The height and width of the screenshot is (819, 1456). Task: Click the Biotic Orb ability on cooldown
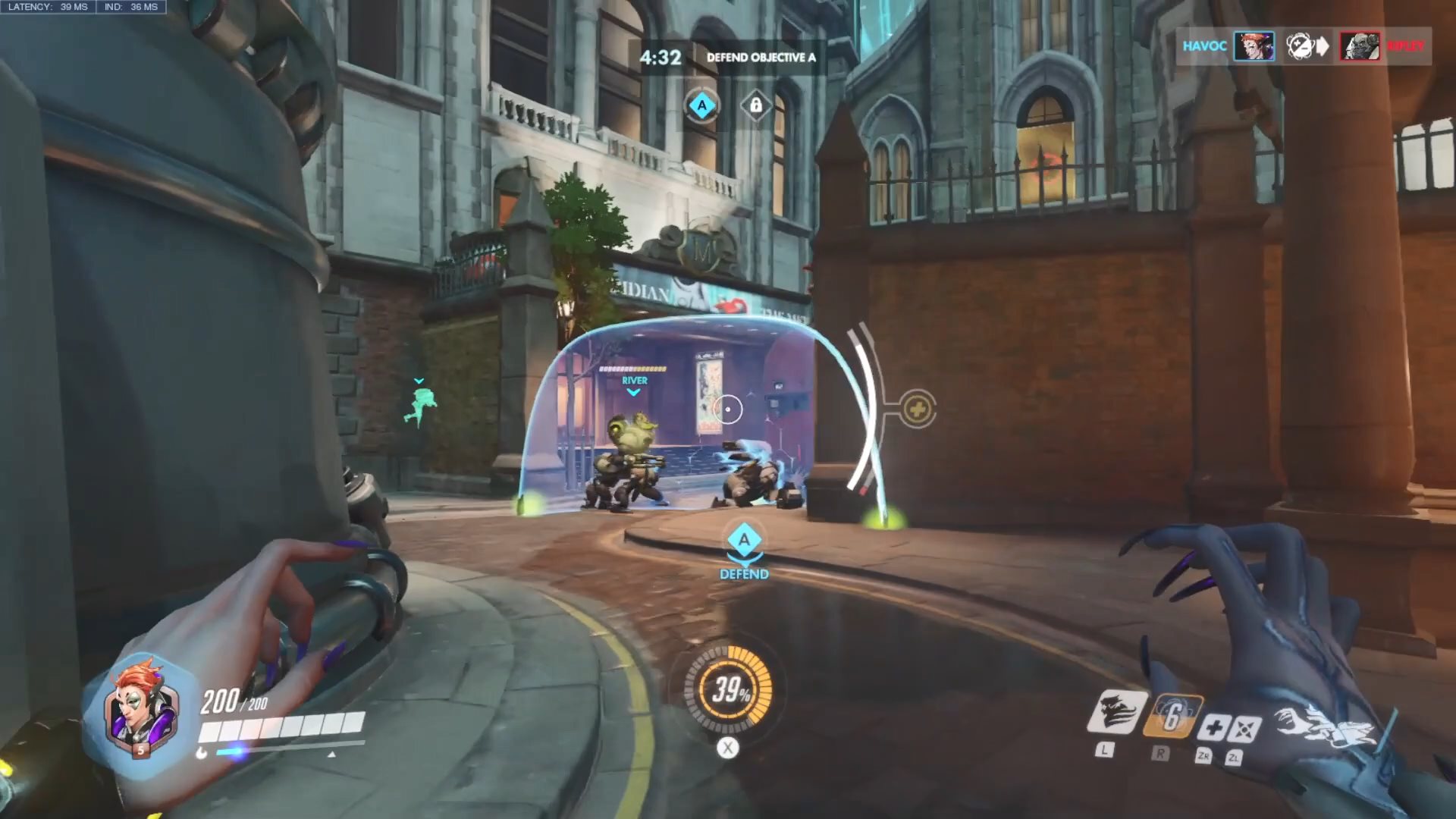click(1172, 715)
